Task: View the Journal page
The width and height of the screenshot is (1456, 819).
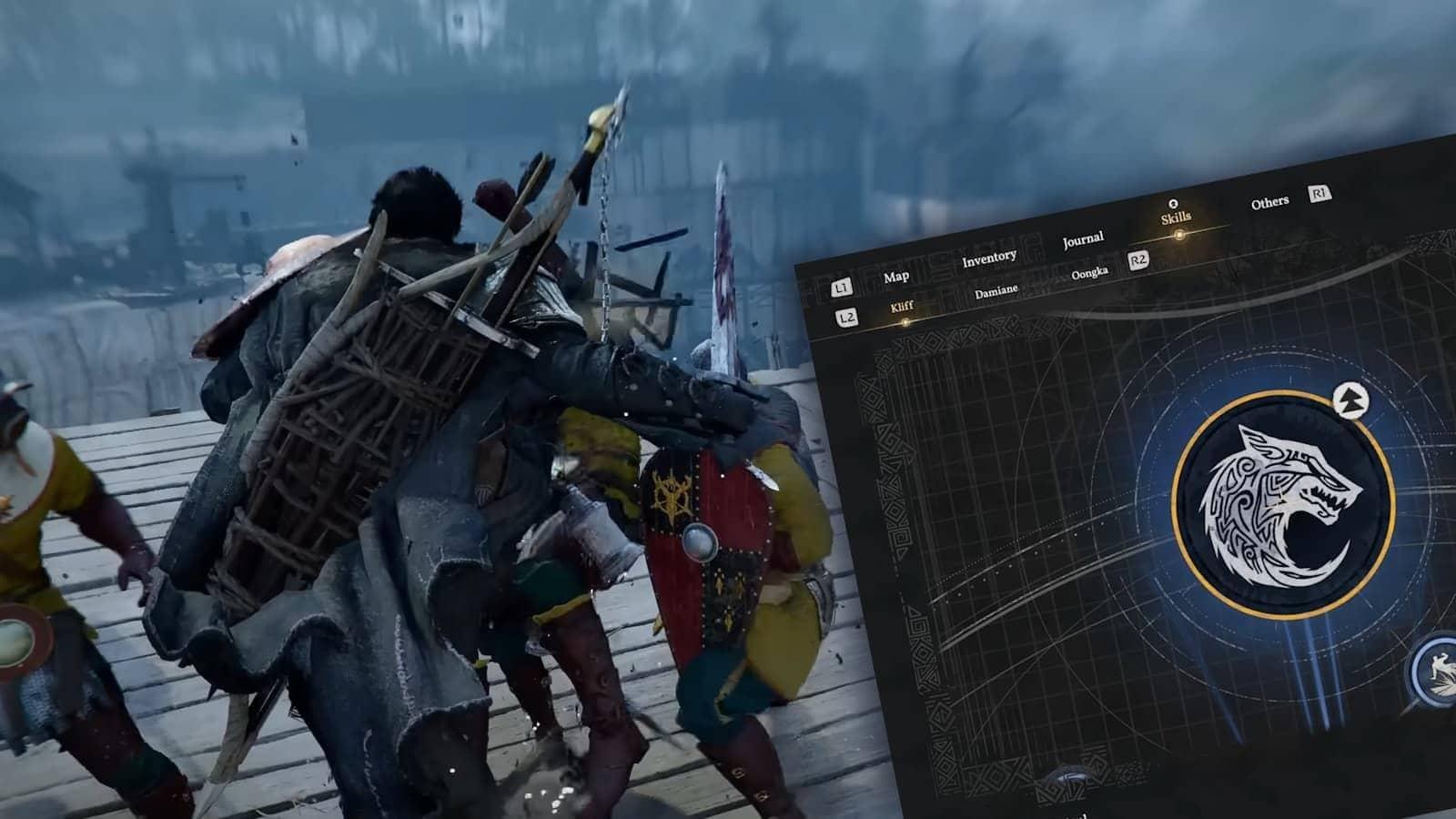Action: pos(1083,238)
